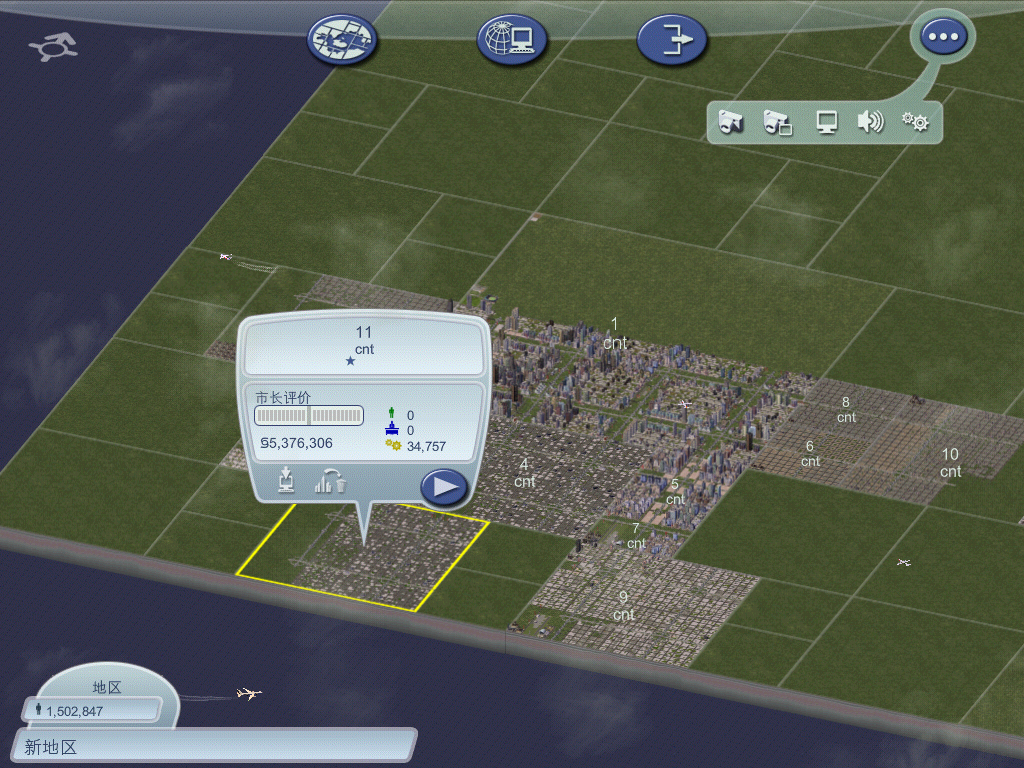Toggle the three-dots options menu
This screenshot has height=768, width=1024.
tap(942, 38)
